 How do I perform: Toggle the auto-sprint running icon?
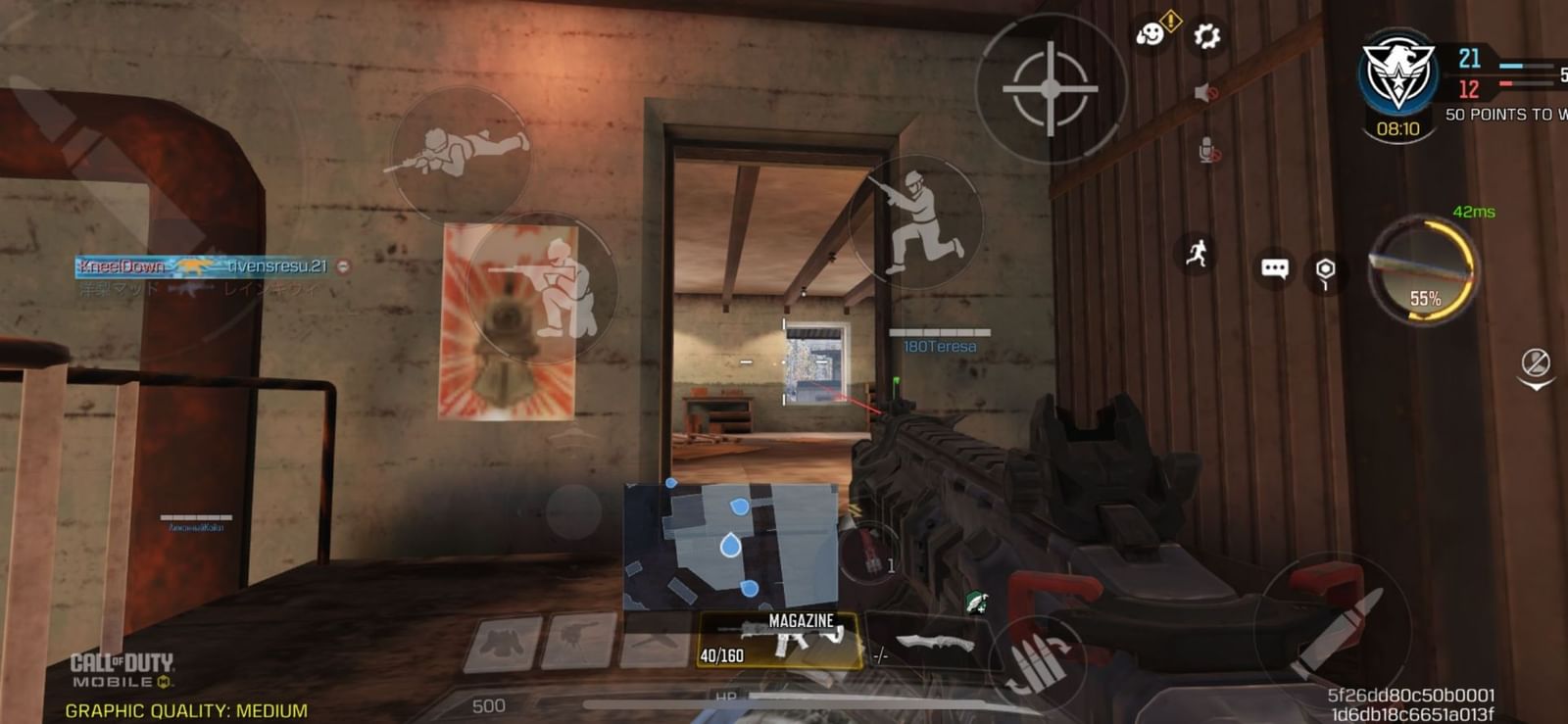click(x=1194, y=253)
